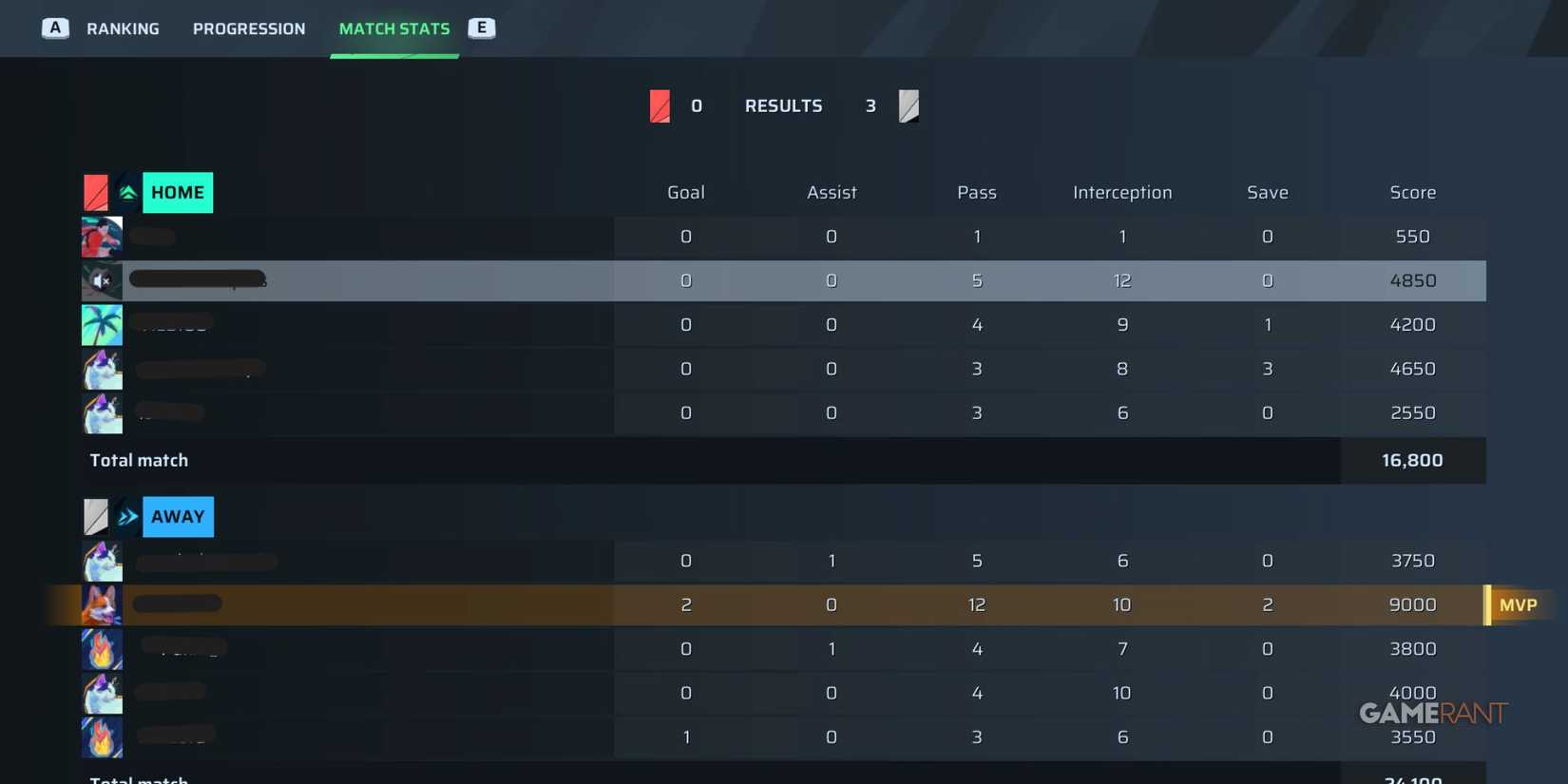Select the MATCH STATS tab
1568x784 pixels.
pos(394,29)
